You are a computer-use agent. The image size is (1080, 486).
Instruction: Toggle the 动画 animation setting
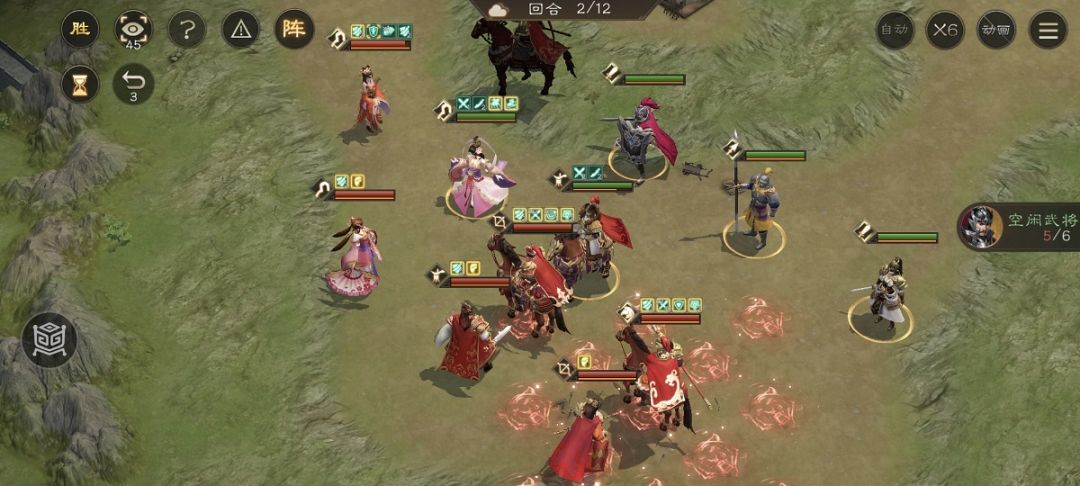(996, 30)
